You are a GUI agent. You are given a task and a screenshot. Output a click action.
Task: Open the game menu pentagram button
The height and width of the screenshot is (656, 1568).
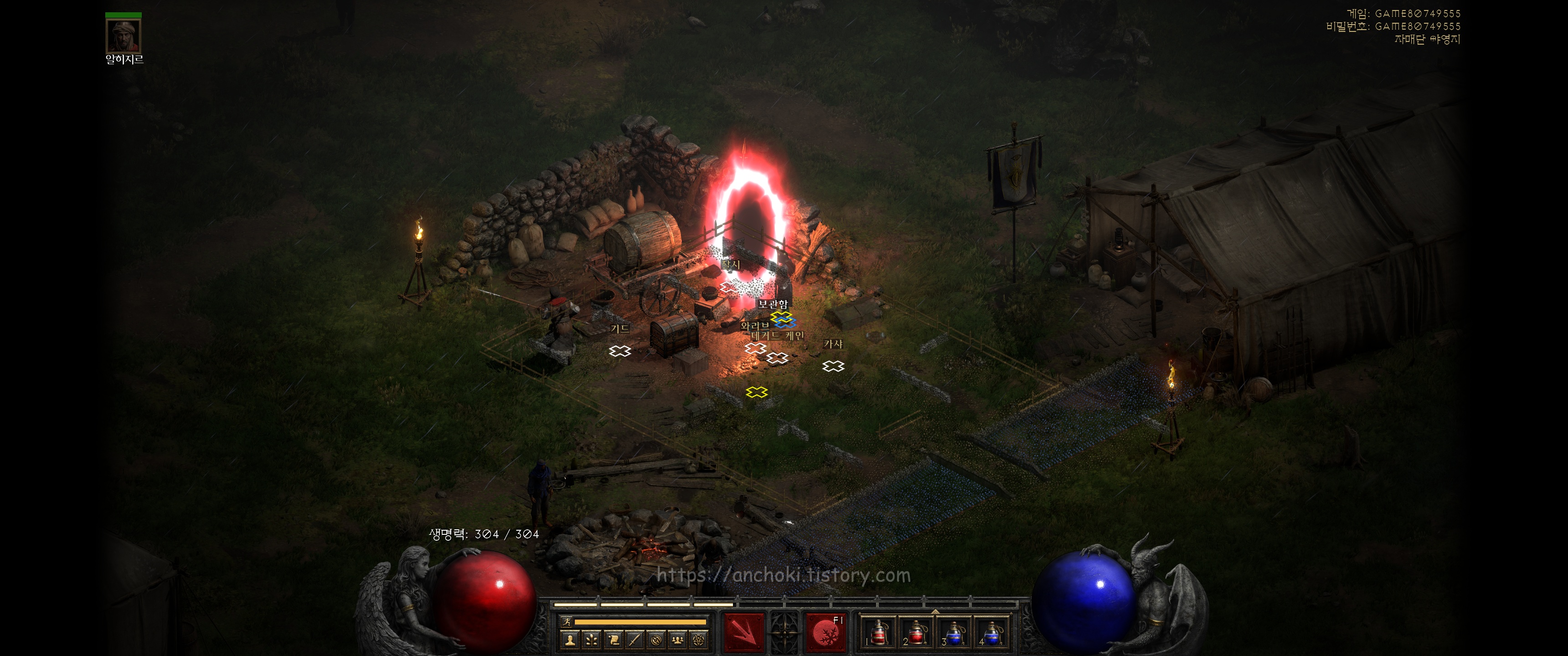point(699,640)
